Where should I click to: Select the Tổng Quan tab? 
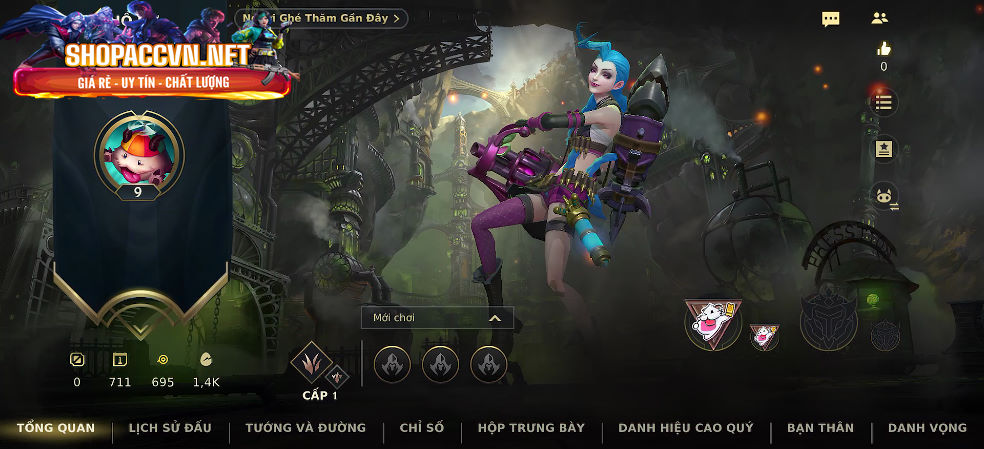pyautogui.click(x=56, y=428)
